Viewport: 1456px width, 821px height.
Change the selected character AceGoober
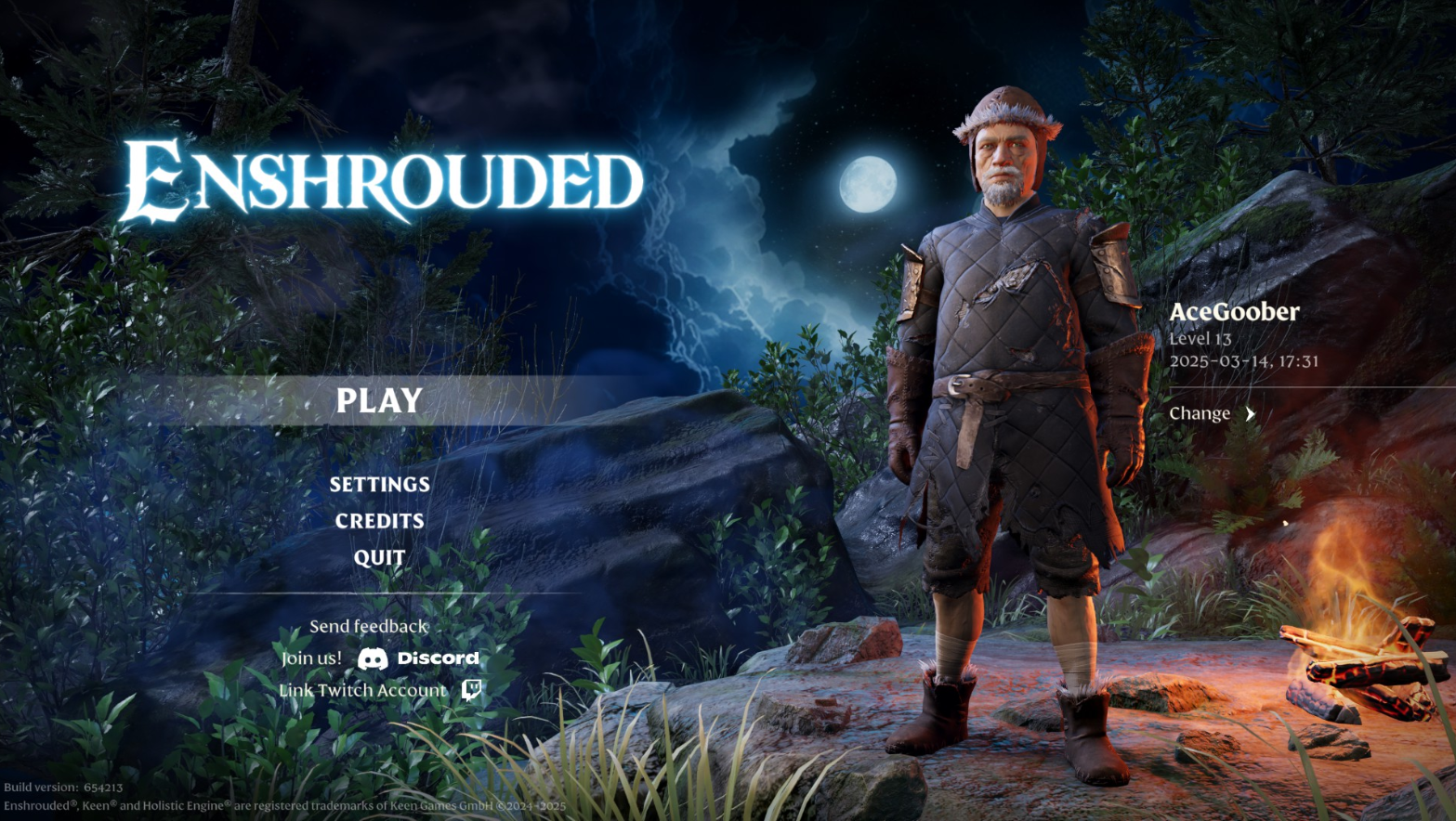pos(1212,414)
